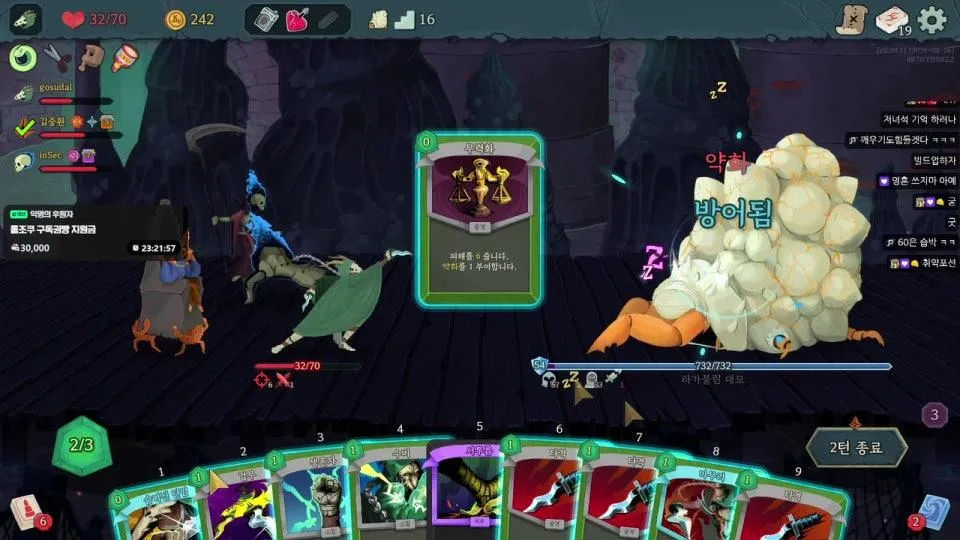The image size is (960, 540).
Task: Inspect the scissors relic
Action: (x=58, y=57)
